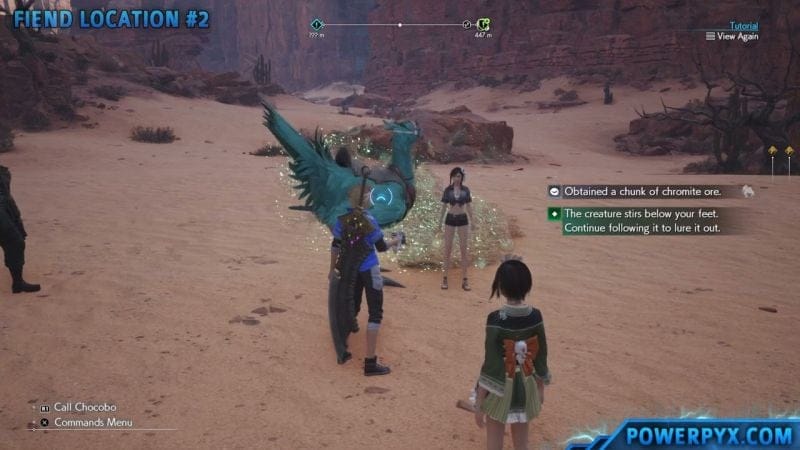This screenshot has width=800, height=450.
Task: Open the Commands Menu
Action: coord(91,422)
